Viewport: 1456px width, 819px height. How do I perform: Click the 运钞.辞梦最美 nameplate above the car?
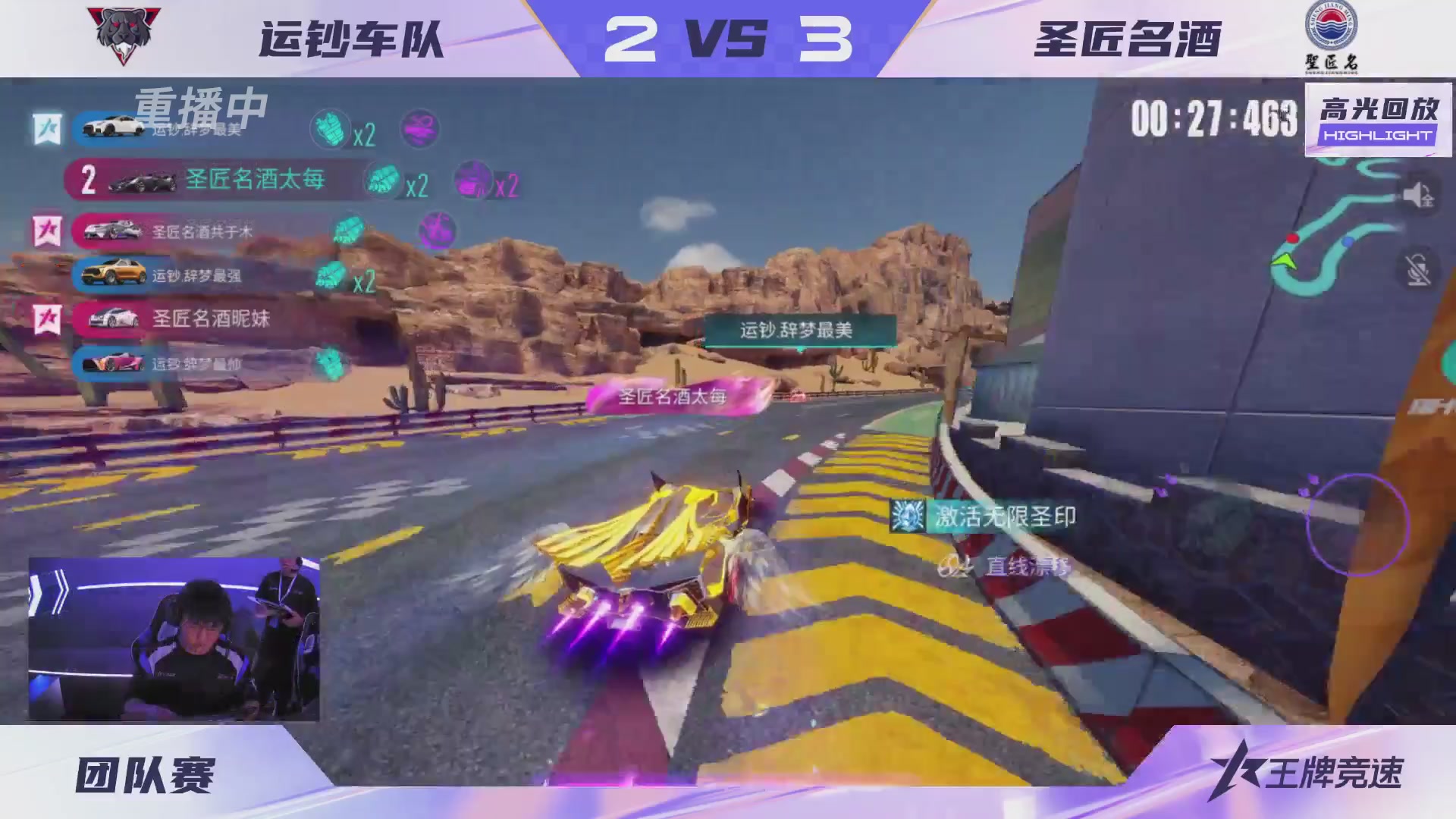(797, 327)
